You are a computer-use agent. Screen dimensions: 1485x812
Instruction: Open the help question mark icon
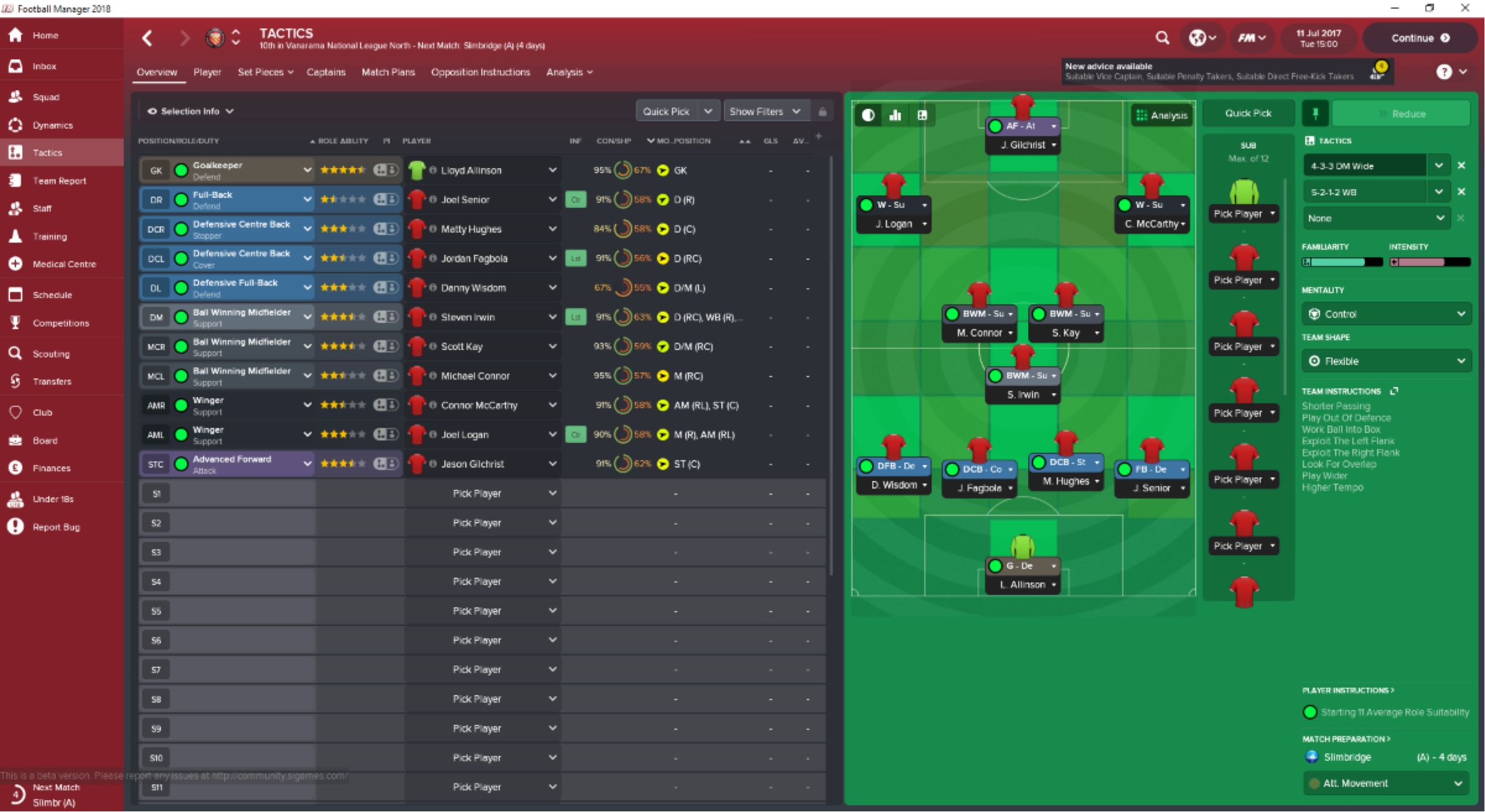tap(1444, 72)
